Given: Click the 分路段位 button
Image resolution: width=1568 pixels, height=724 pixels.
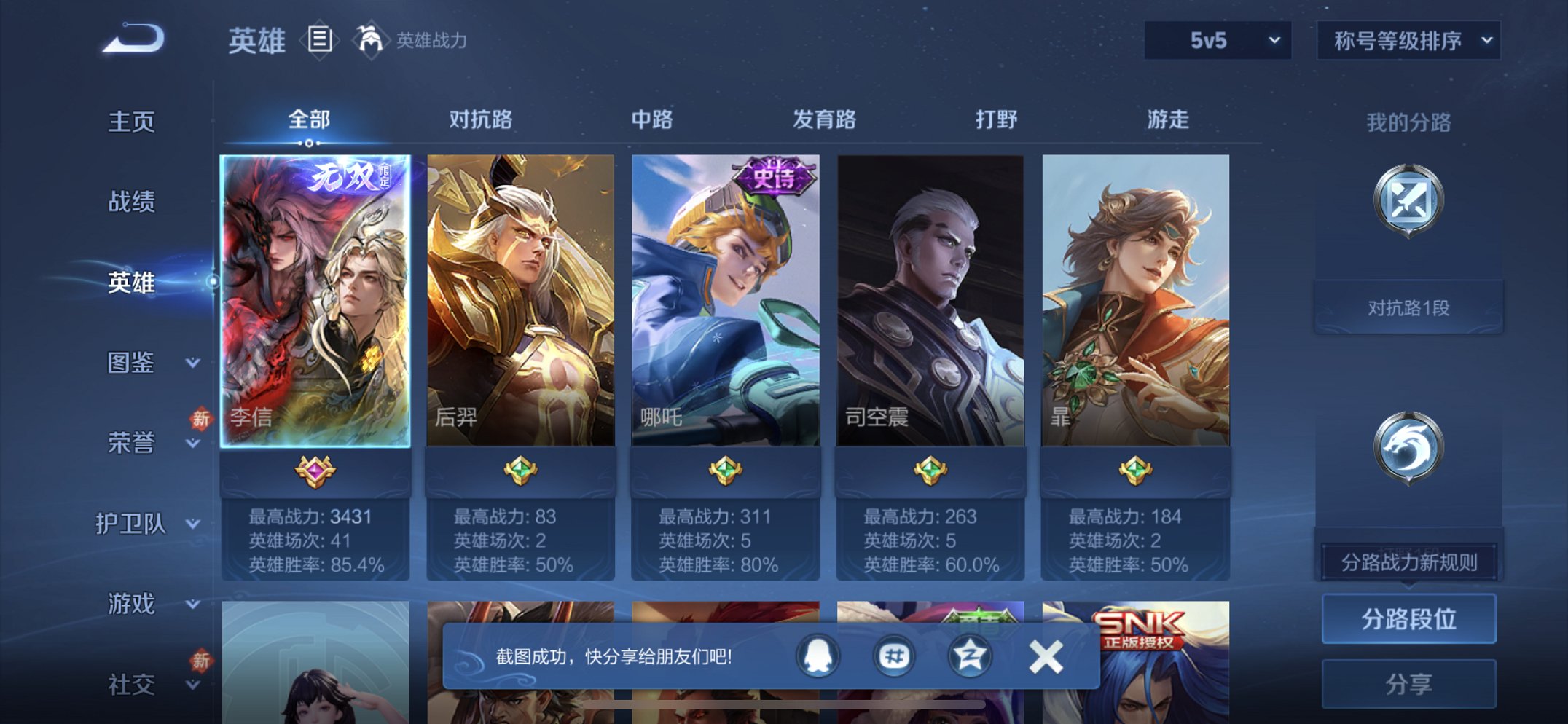Looking at the screenshot, I should pos(1408,617).
